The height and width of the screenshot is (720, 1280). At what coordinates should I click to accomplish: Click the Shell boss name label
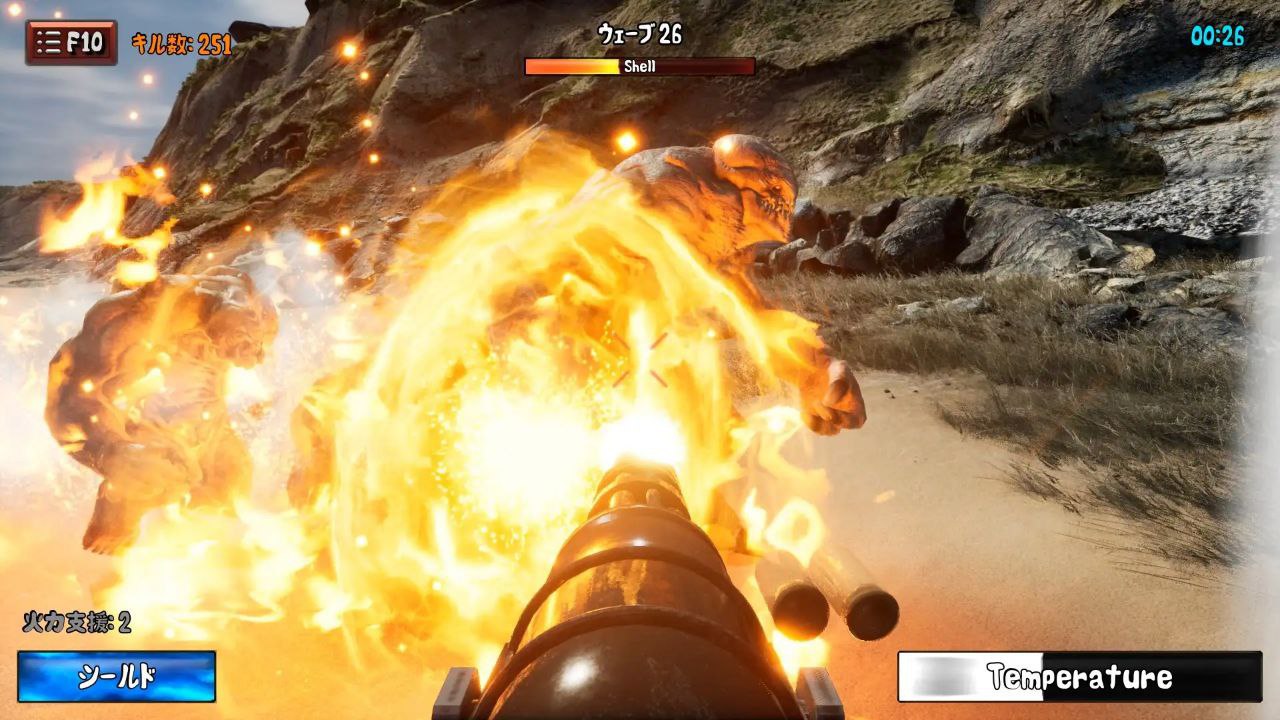(x=640, y=67)
